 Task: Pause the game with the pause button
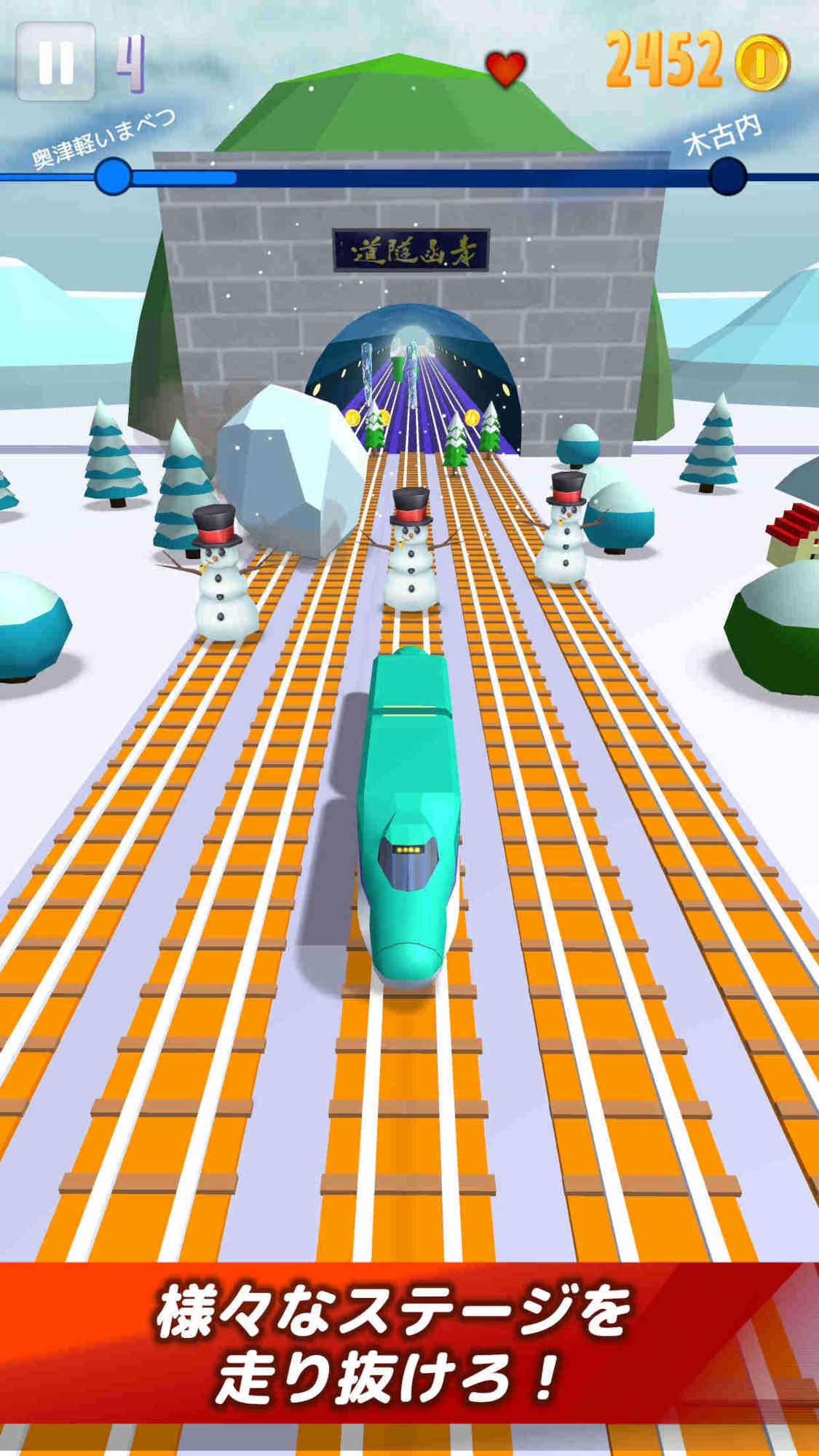click(x=55, y=61)
